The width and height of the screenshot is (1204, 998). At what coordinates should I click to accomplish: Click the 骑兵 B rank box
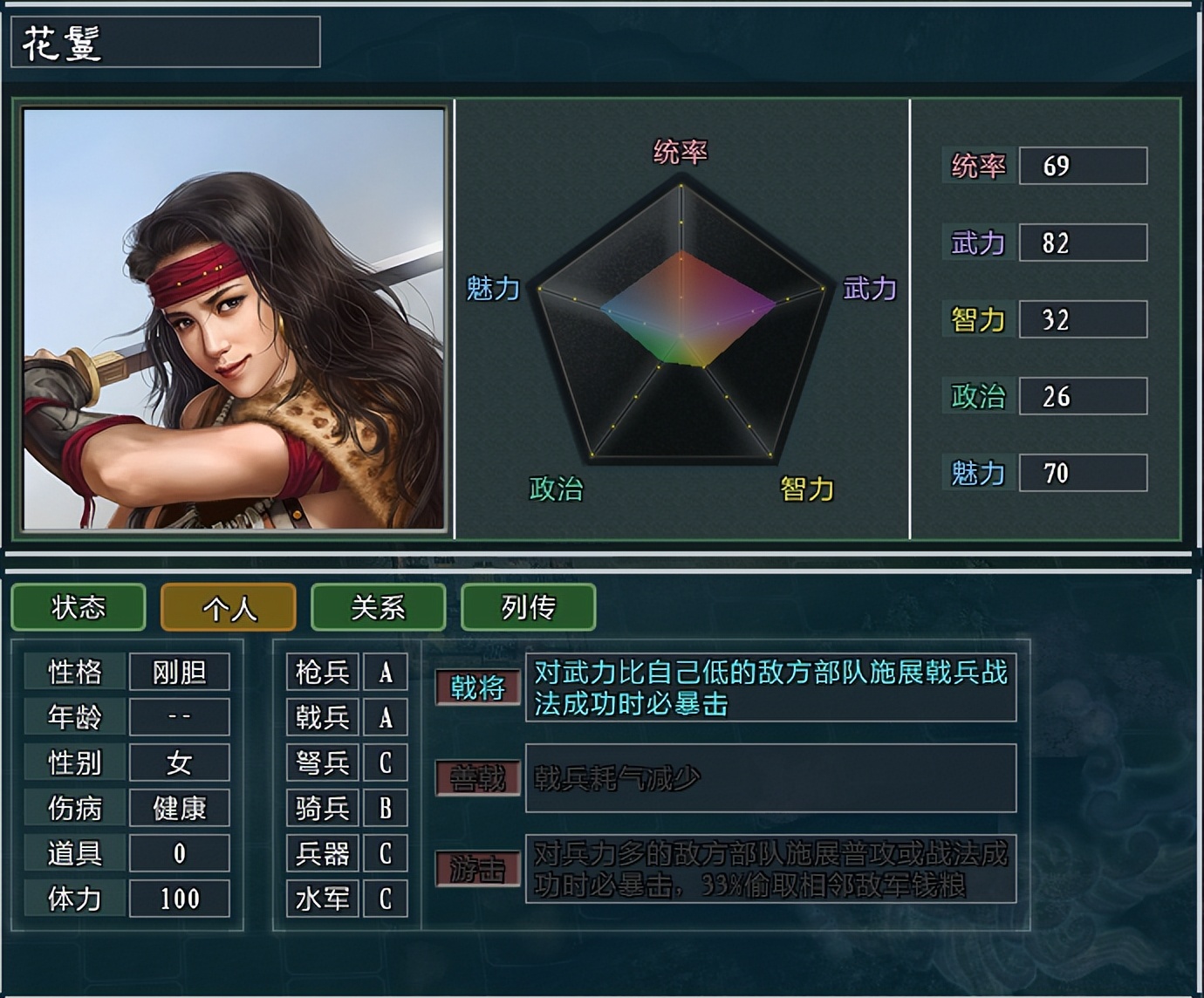[385, 810]
